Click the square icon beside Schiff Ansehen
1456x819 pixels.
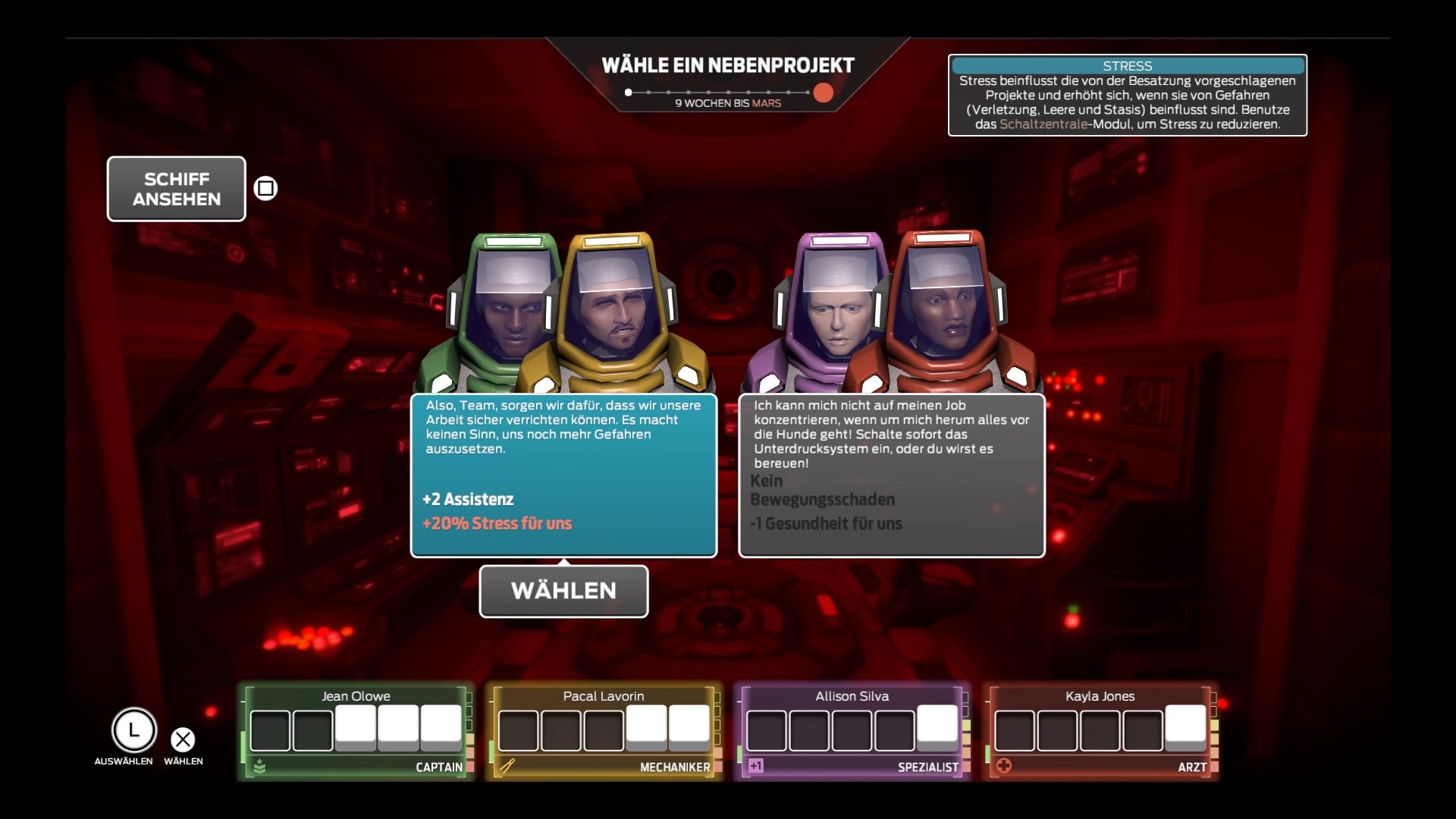click(265, 187)
